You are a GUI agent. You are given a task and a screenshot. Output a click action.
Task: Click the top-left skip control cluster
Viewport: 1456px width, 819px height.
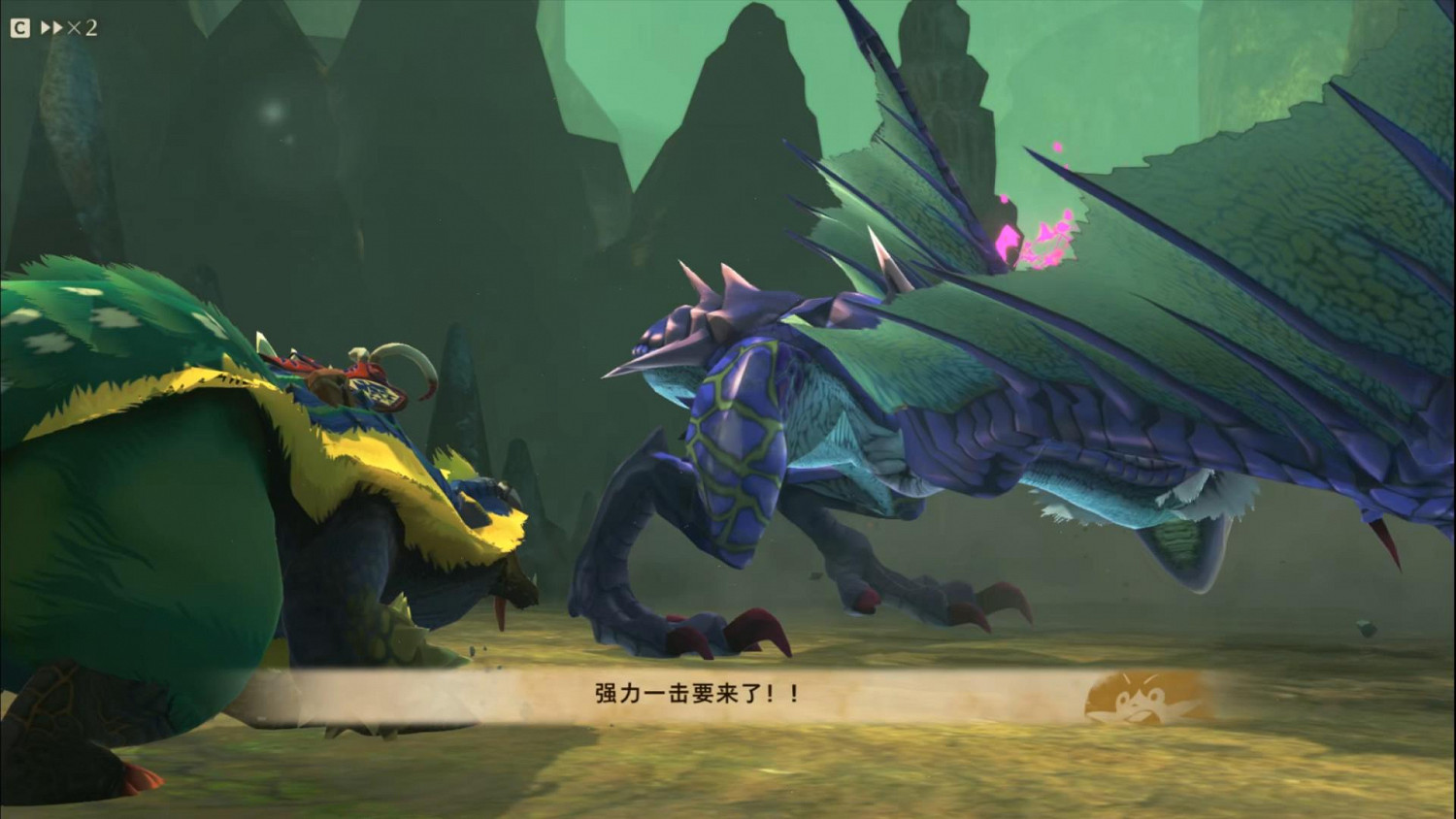[49, 27]
